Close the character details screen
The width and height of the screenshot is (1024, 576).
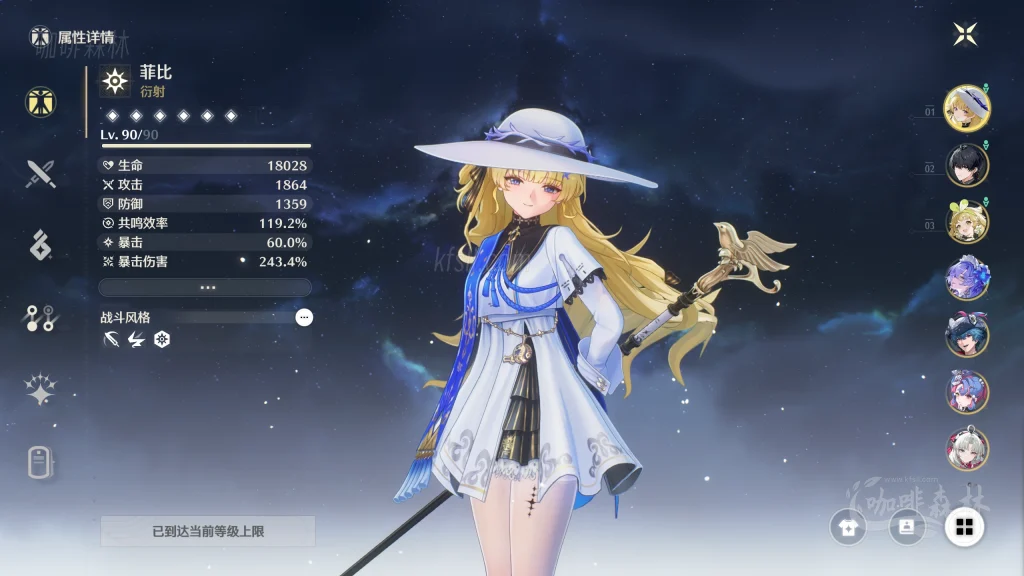(965, 34)
